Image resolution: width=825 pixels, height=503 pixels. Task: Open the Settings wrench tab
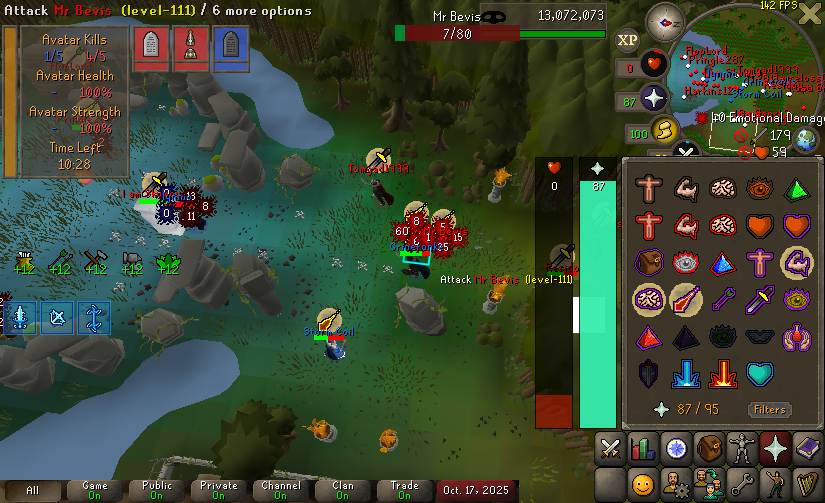[742, 485]
